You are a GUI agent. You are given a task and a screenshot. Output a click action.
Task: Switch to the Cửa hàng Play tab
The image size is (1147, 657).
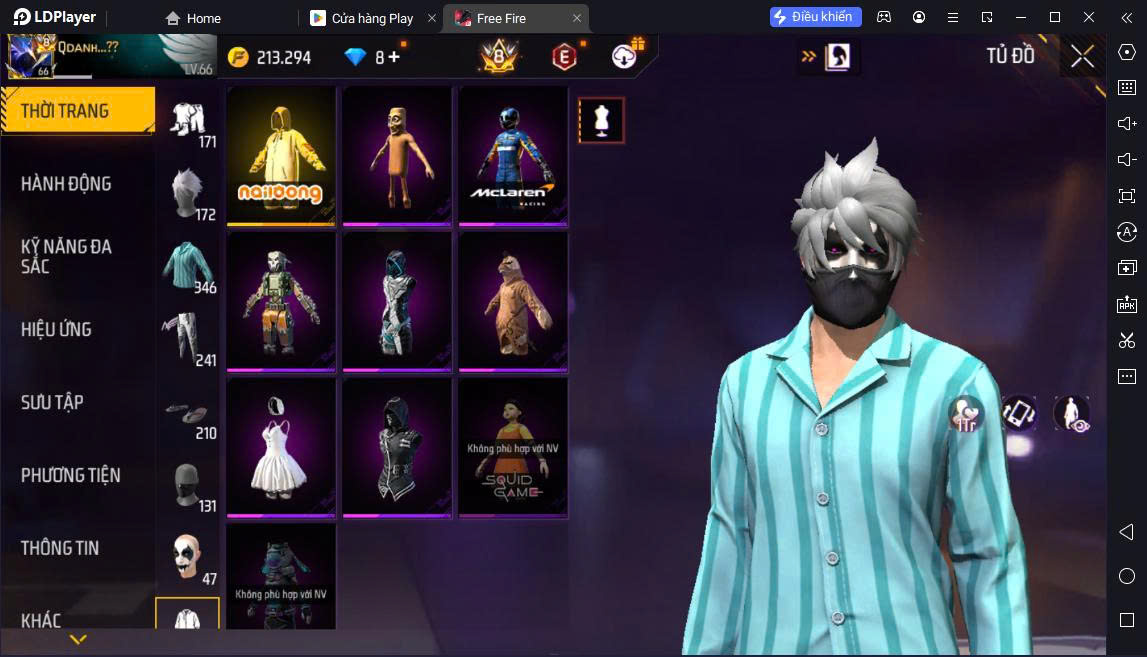(372, 18)
